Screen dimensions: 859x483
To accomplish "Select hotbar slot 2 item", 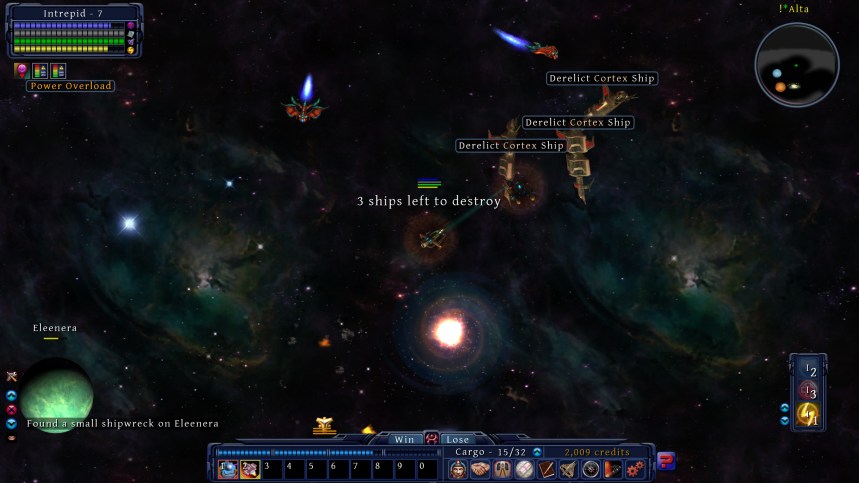I will [249, 468].
